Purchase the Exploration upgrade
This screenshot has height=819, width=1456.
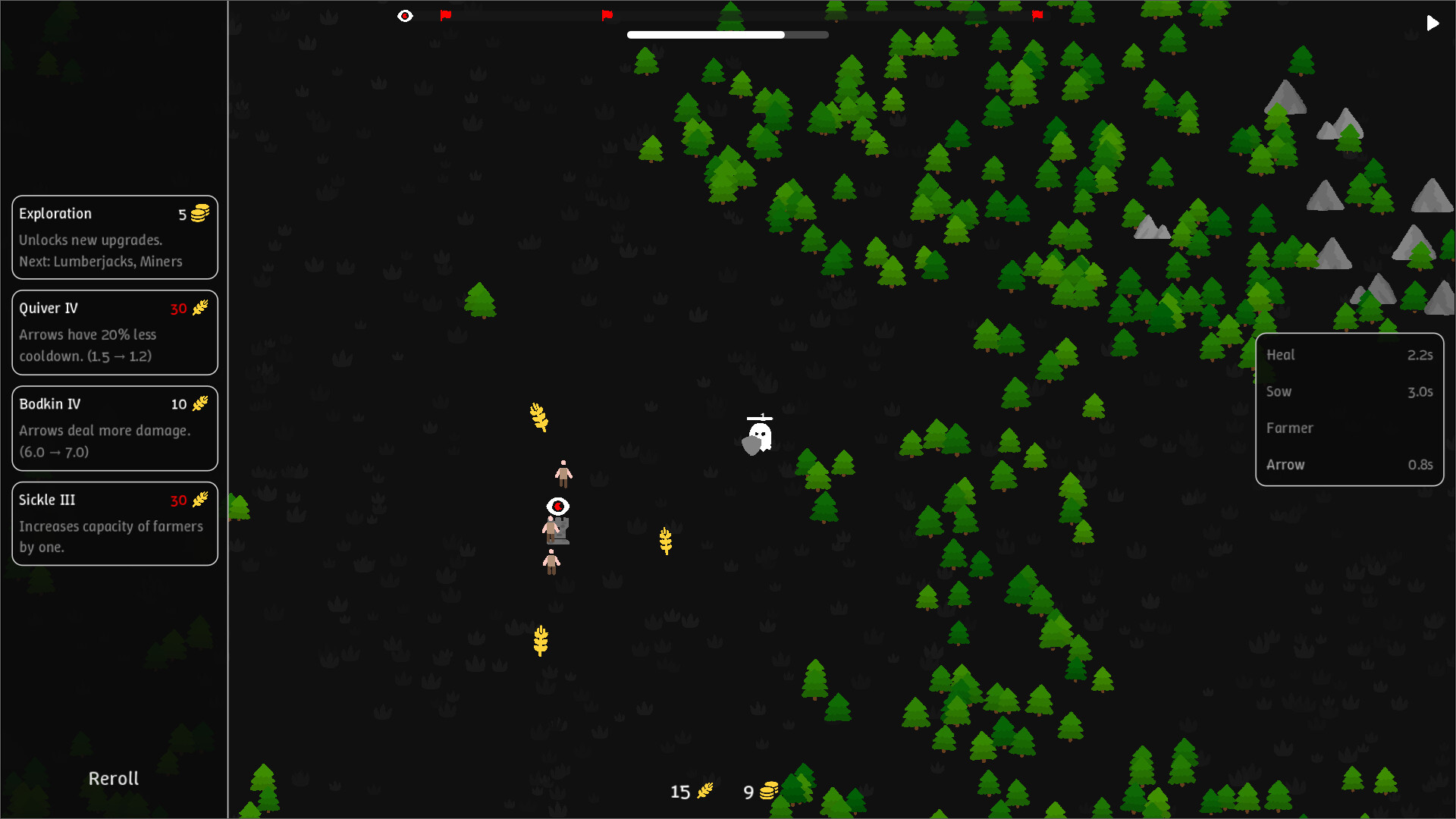(114, 237)
